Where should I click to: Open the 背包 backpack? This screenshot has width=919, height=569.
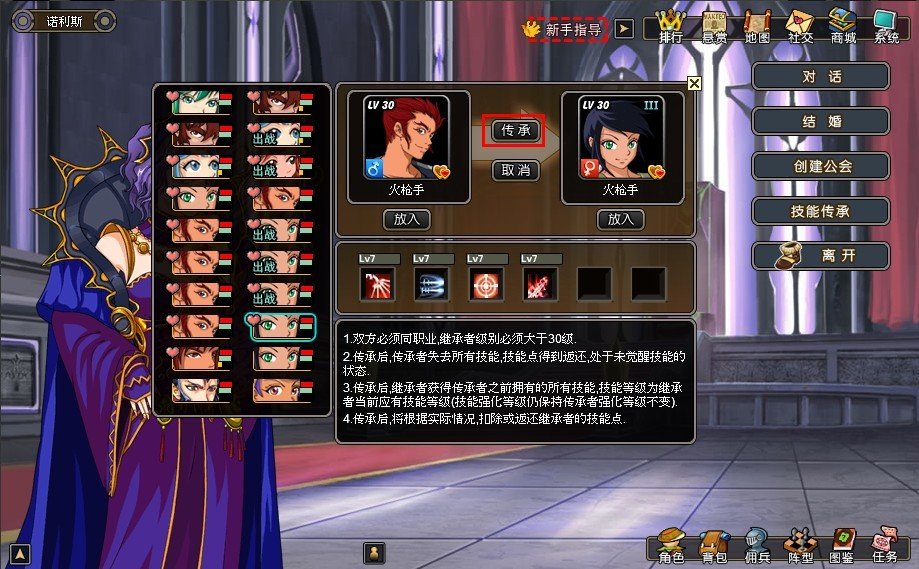pyautogui.click(x=714, y=544)
